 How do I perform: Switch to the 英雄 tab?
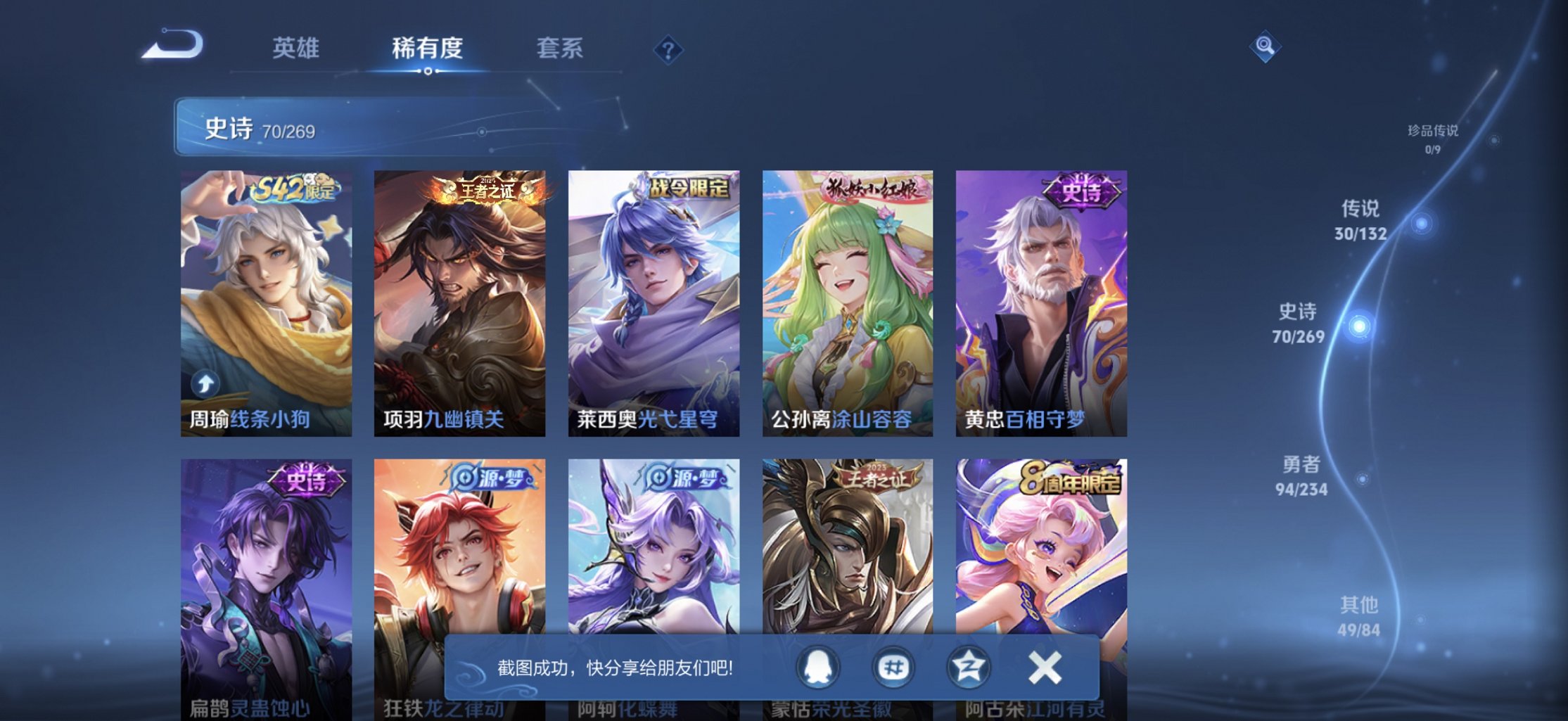(x=296, y=48)
